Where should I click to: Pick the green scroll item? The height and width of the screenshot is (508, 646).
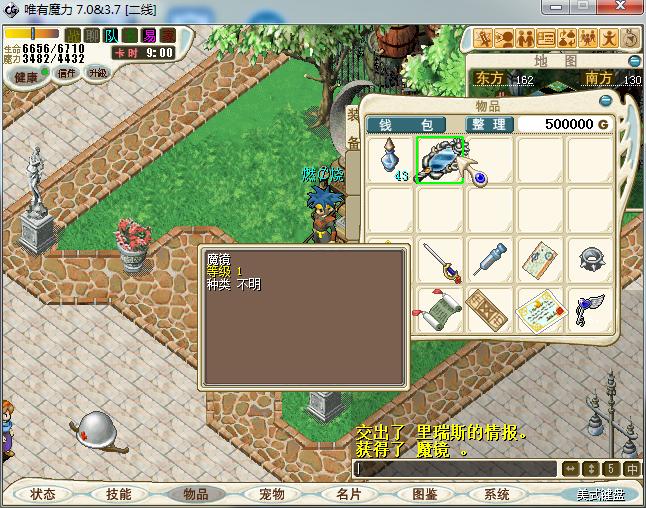coord(440,310)
